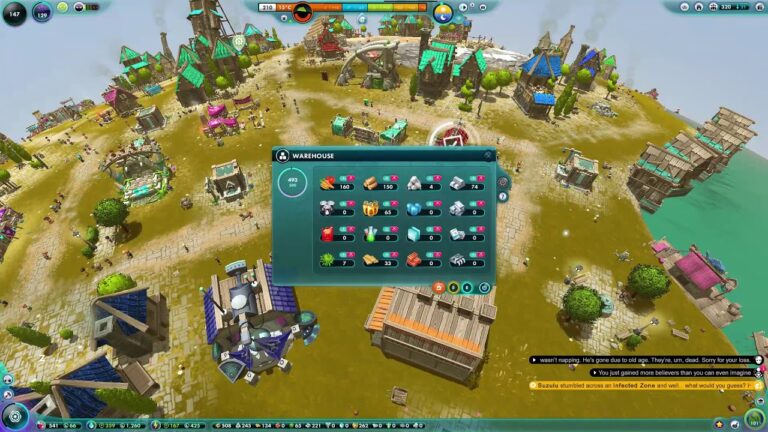Click the blue circular arrow button in Warehouse
The height and width of the screenshot is (432, 768).
484,288
